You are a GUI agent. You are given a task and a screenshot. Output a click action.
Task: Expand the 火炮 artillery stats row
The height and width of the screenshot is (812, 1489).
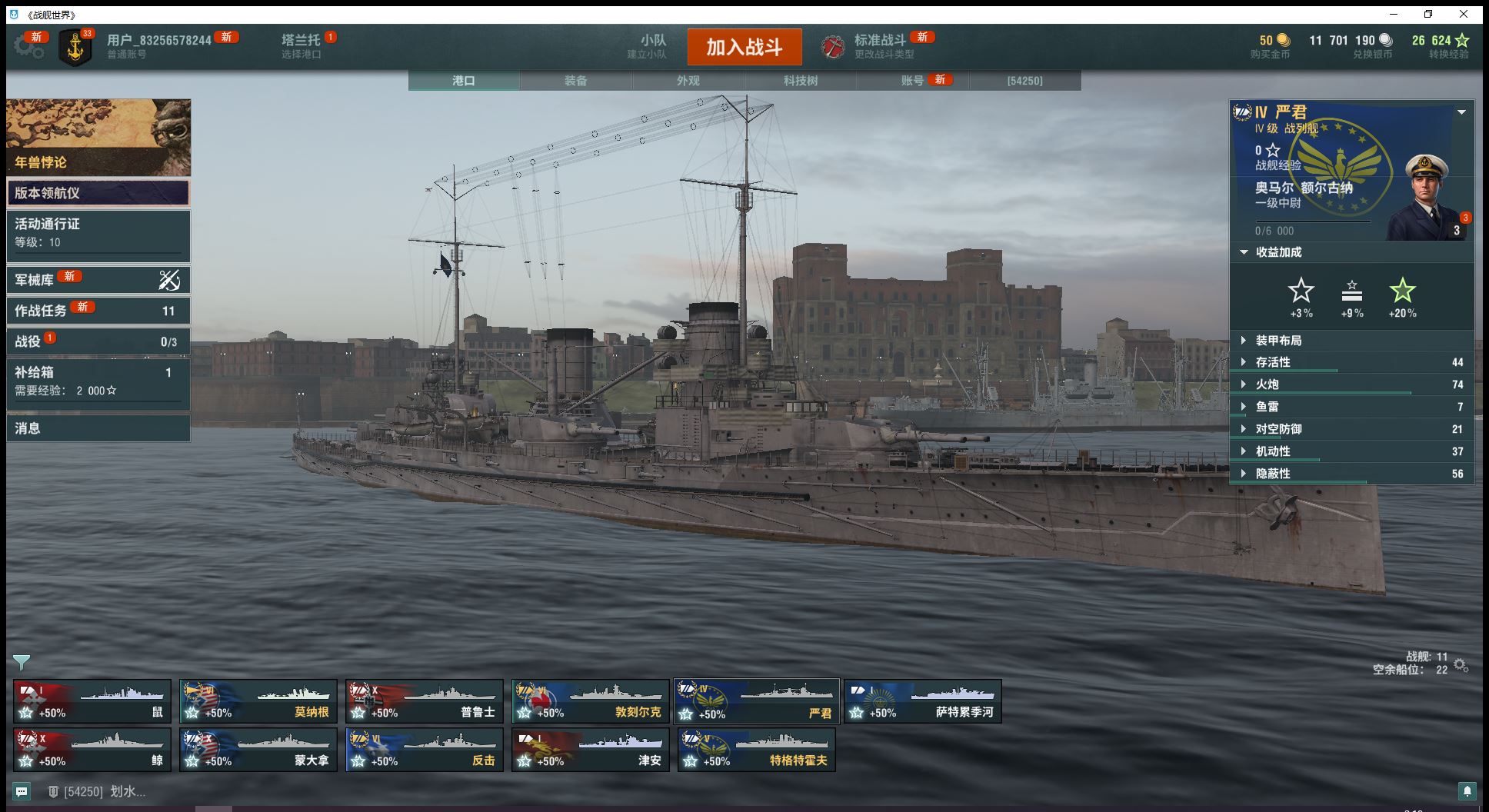tap(1266, 384)
